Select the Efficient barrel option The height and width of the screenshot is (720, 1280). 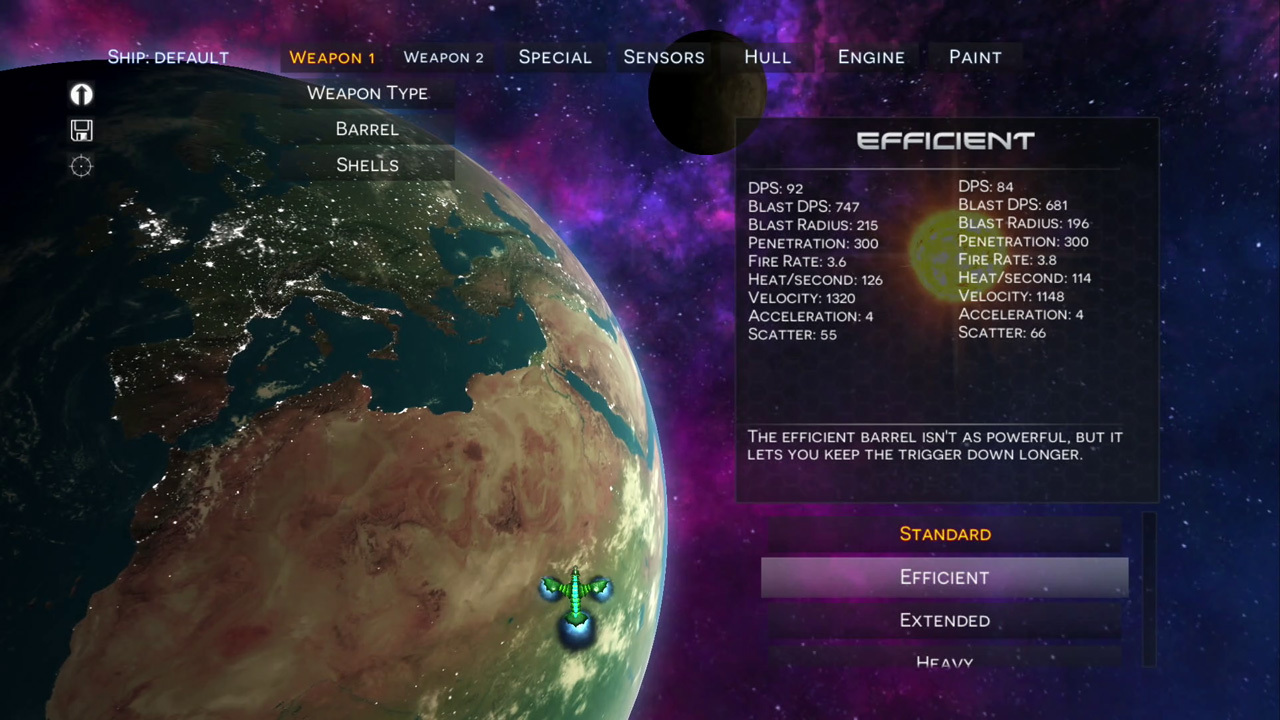(x=944, y=577)
